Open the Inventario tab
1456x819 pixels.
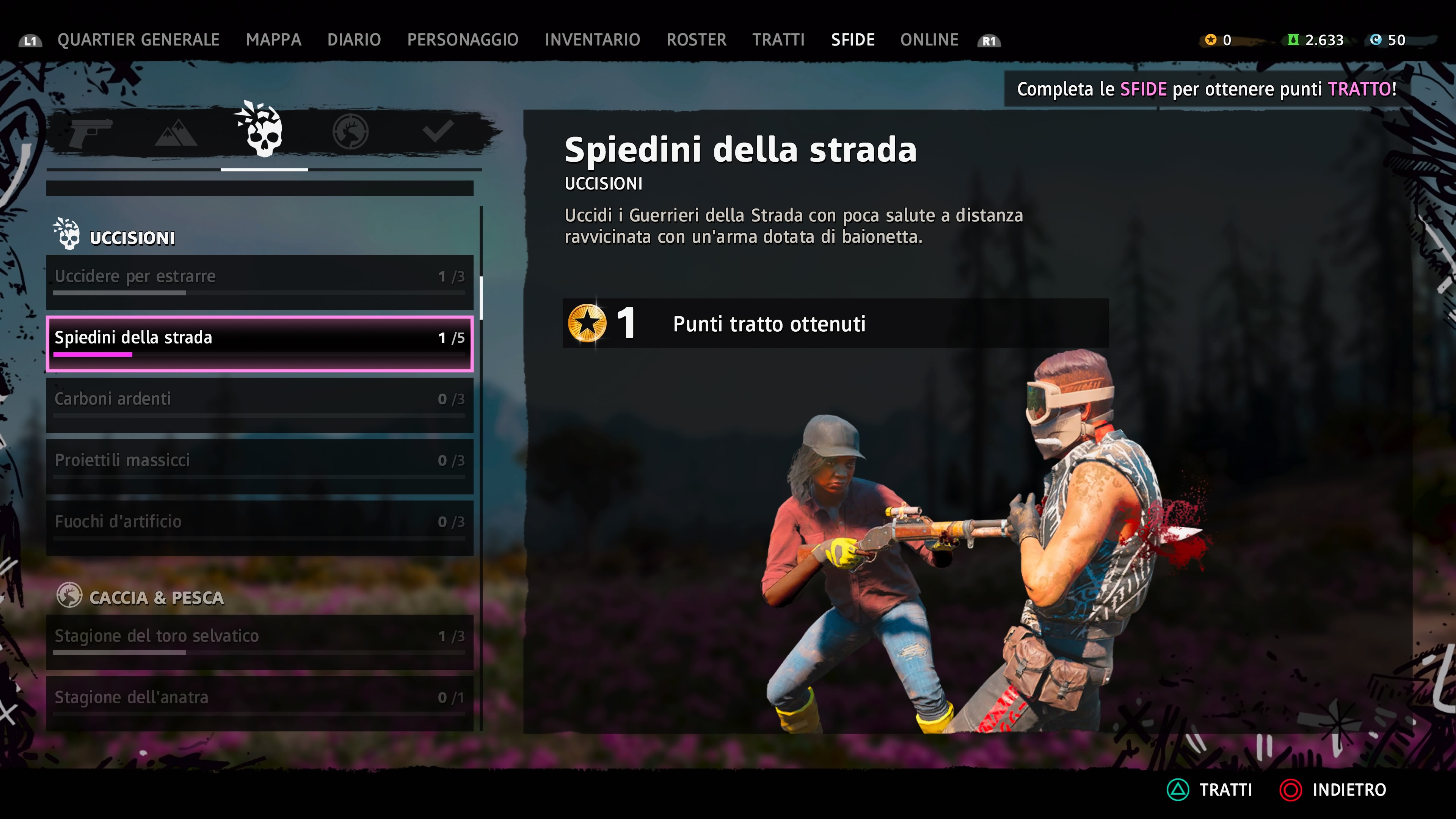[592, 40]
